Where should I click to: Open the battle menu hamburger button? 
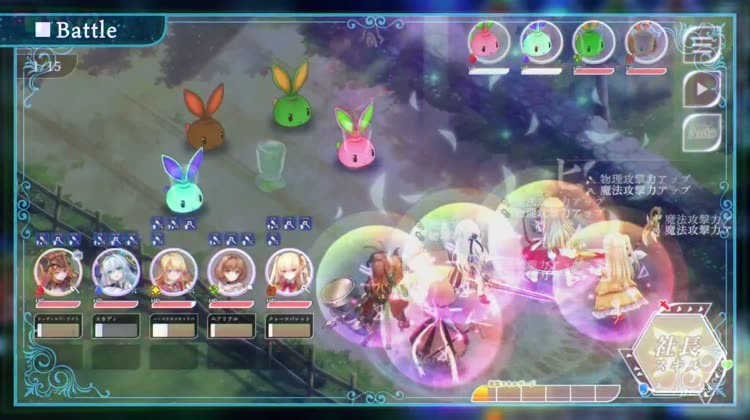point(703,44)
